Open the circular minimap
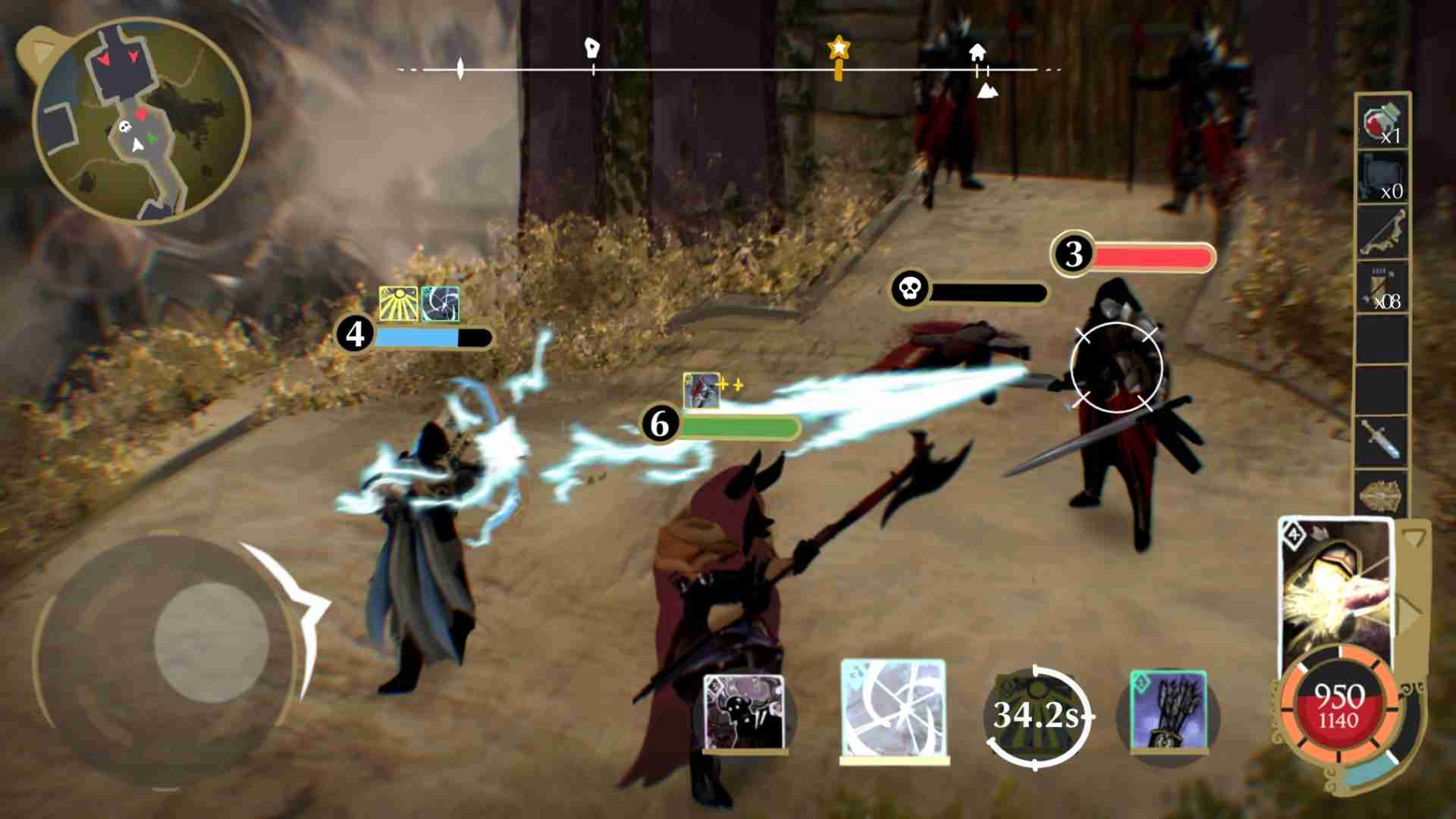Viewport: 1456px width, 819px height. (x=142, y=121)
